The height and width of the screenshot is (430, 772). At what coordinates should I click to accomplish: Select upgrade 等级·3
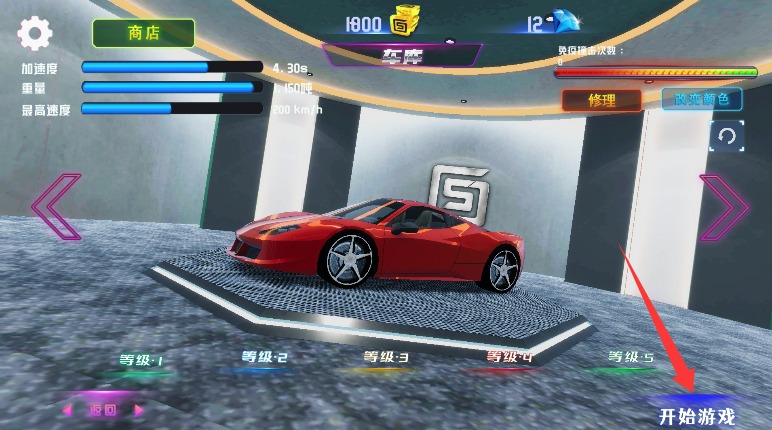386,356
